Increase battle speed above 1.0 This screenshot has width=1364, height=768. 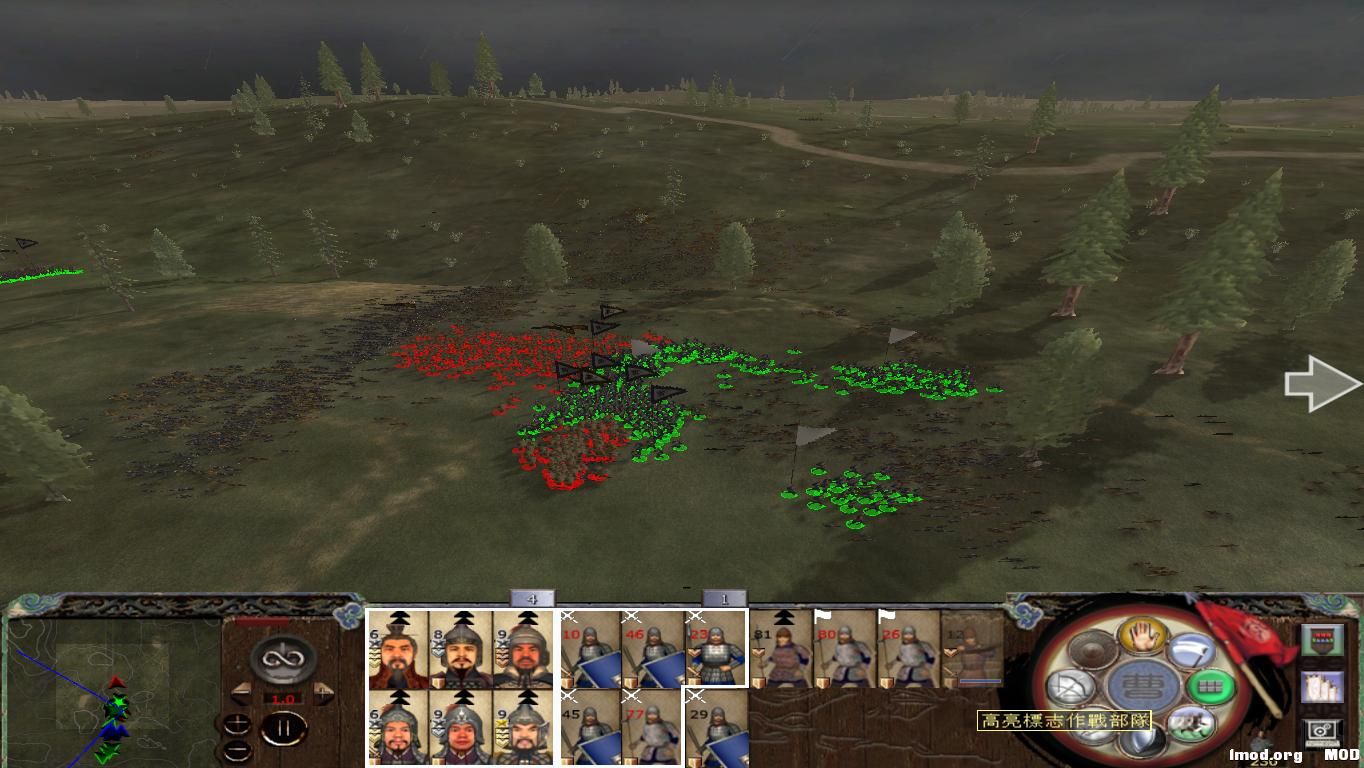[x=322, y=694]
